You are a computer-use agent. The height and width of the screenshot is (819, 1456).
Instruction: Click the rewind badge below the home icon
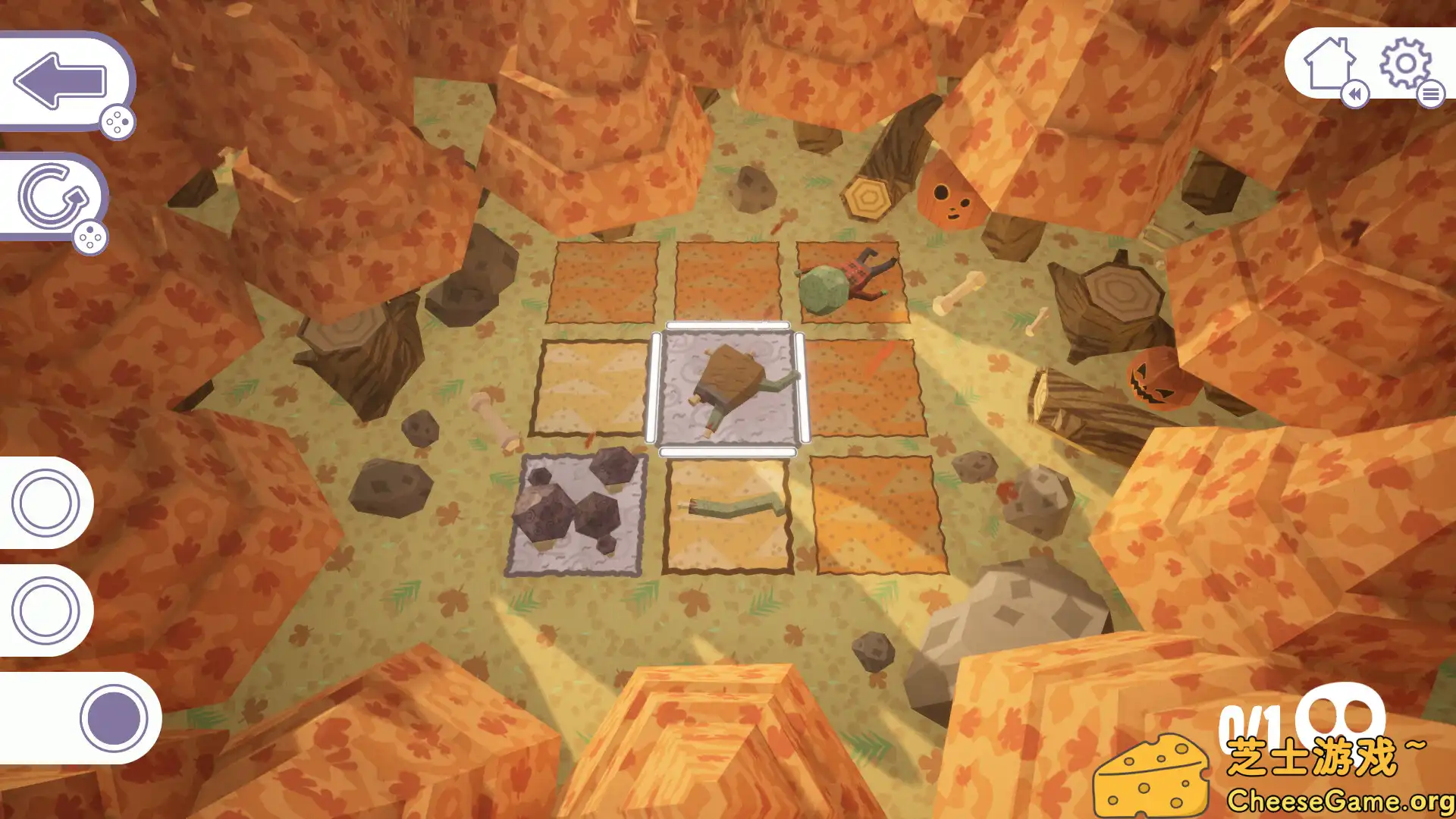pos(1357,96)
